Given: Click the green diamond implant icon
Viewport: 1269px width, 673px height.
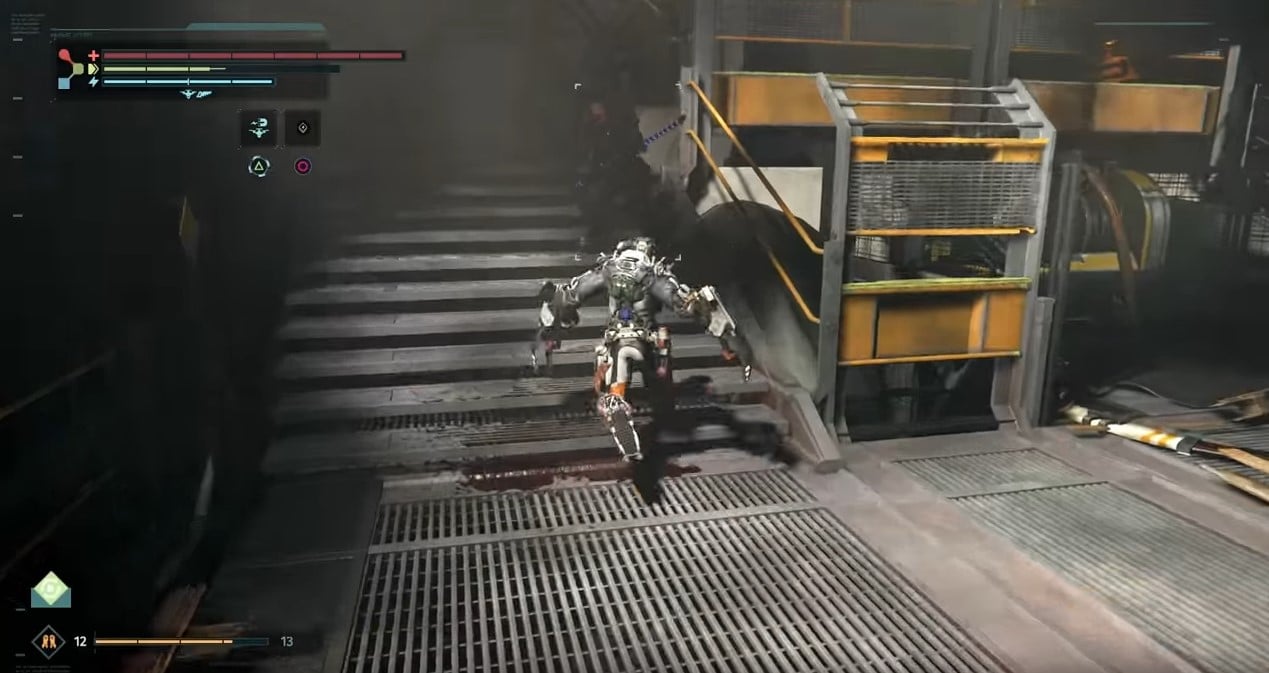Looking at the screenshot, I should pyautogui.click(x=50, y=590).
